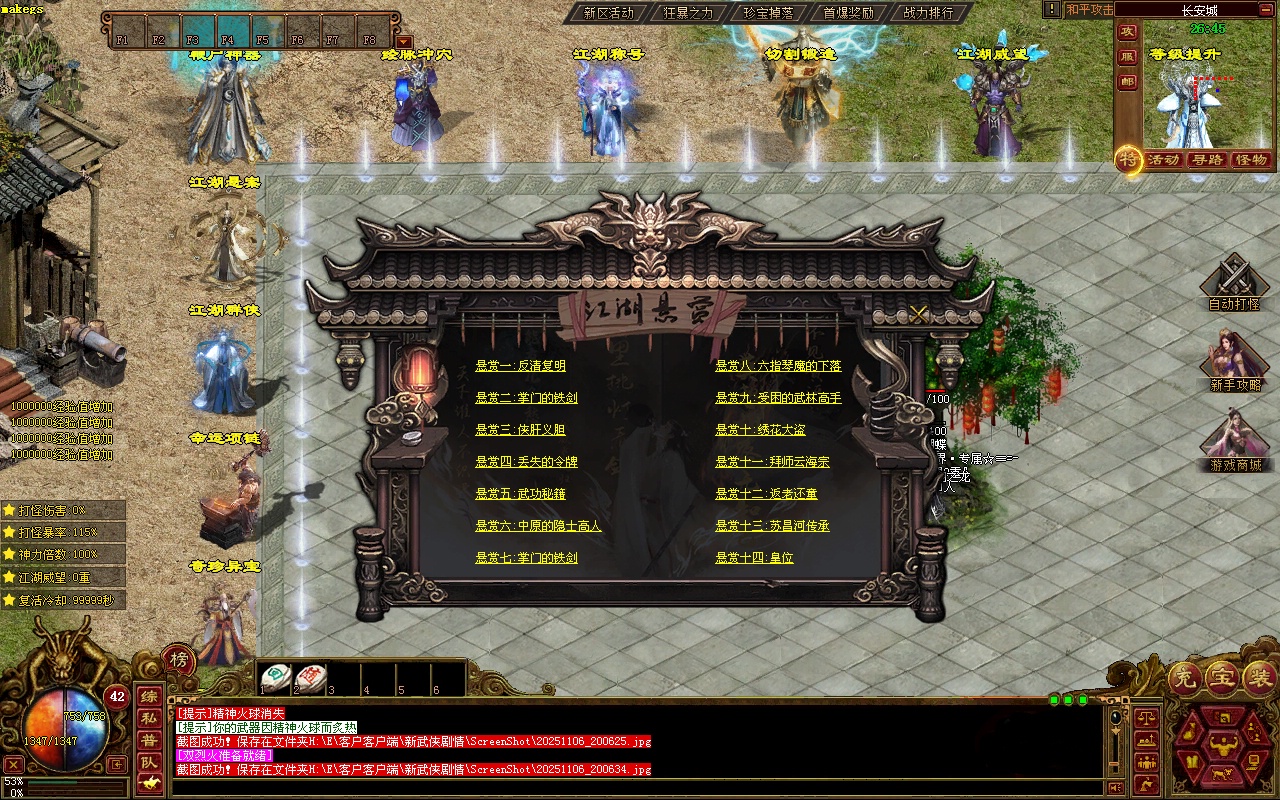Screen dimensions: 1280x800
Task: Toggle 自动打怪 auto-fight icon
Action: click(1234, 282)
